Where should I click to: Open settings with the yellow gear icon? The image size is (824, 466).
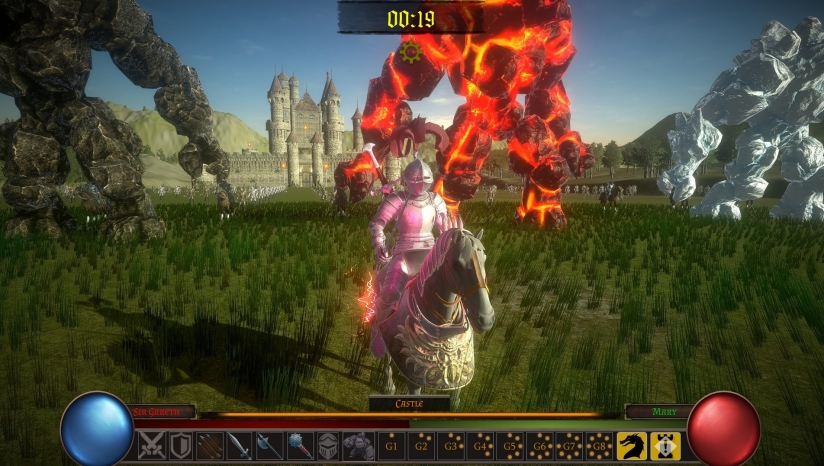pos(409,51)
